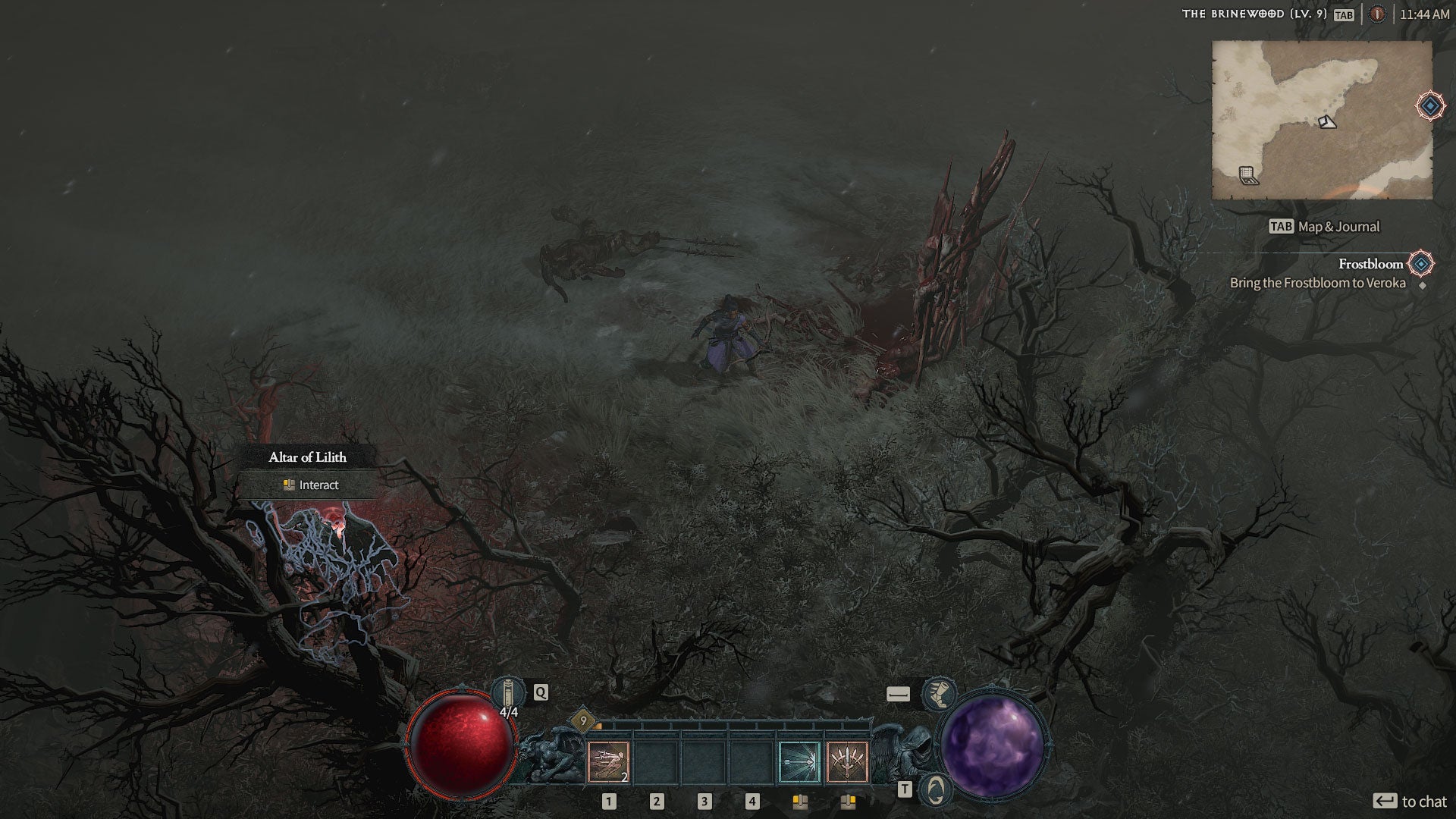The width and height of the screenshot is (1456, 819).
Task: Click the chest marker on the minimap
Action: pyautogui.click(x=1248, y=176)
